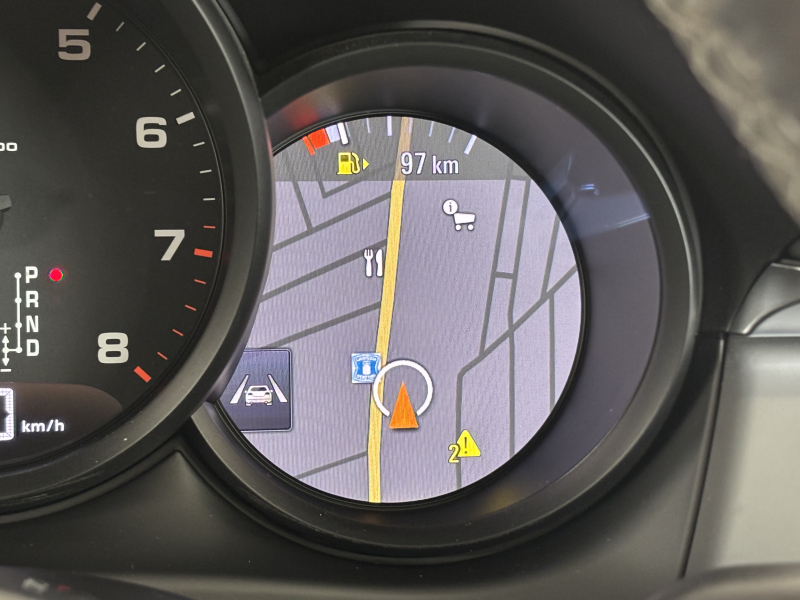The image size is (800, 600).
Task: Open the shopping cart point of interest
Action: [459, 215]
